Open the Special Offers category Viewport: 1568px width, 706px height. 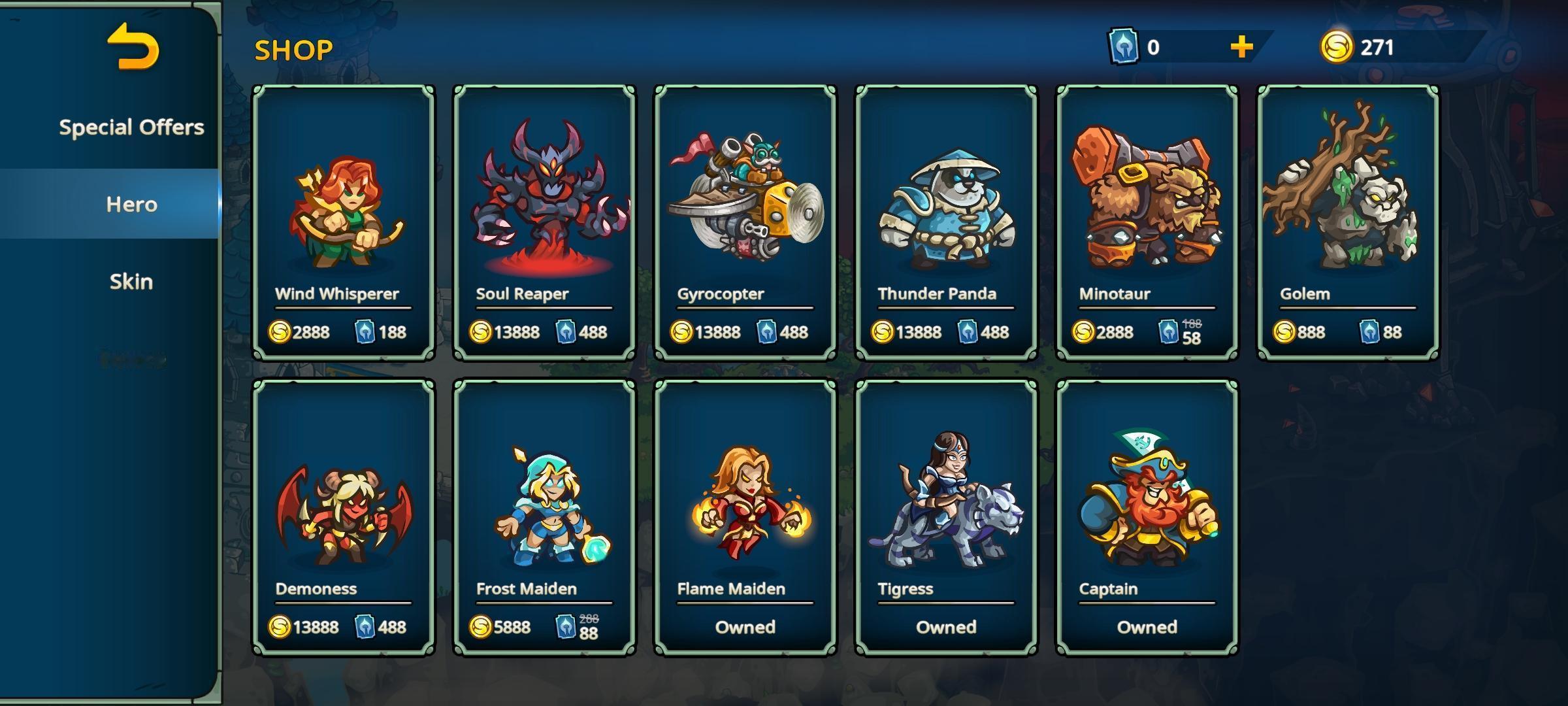click(x=131, y=127)
